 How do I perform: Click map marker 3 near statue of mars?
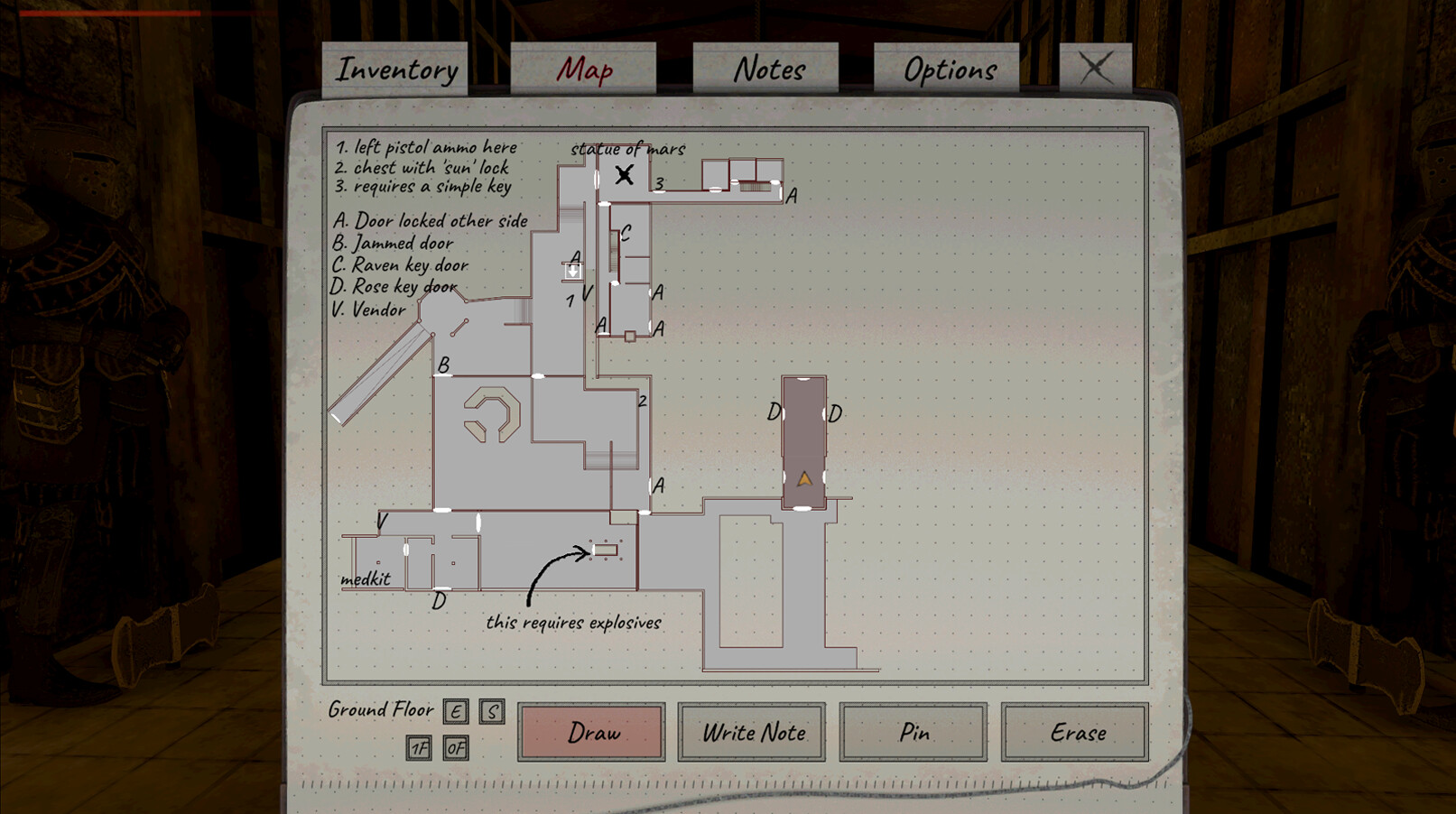click(x=660, y=183)
